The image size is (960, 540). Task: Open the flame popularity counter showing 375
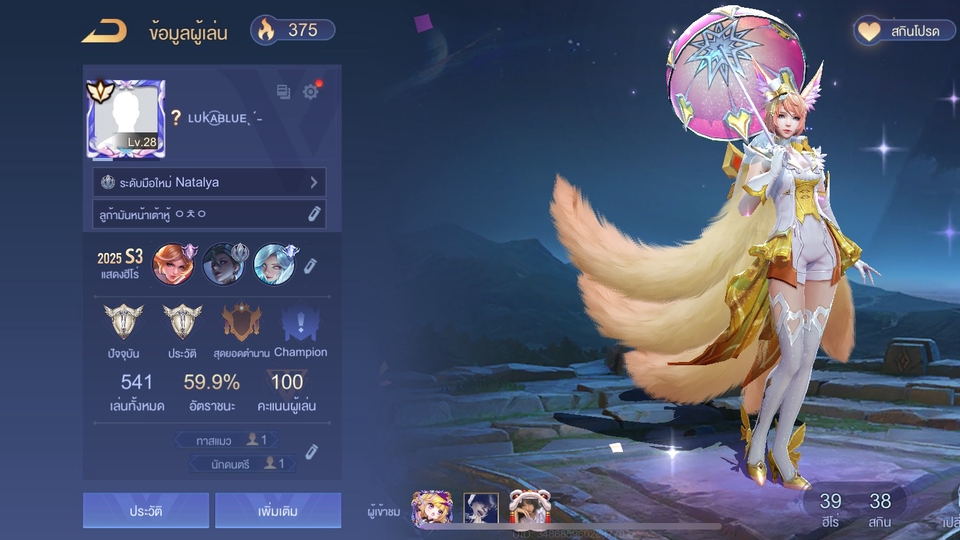292,30
